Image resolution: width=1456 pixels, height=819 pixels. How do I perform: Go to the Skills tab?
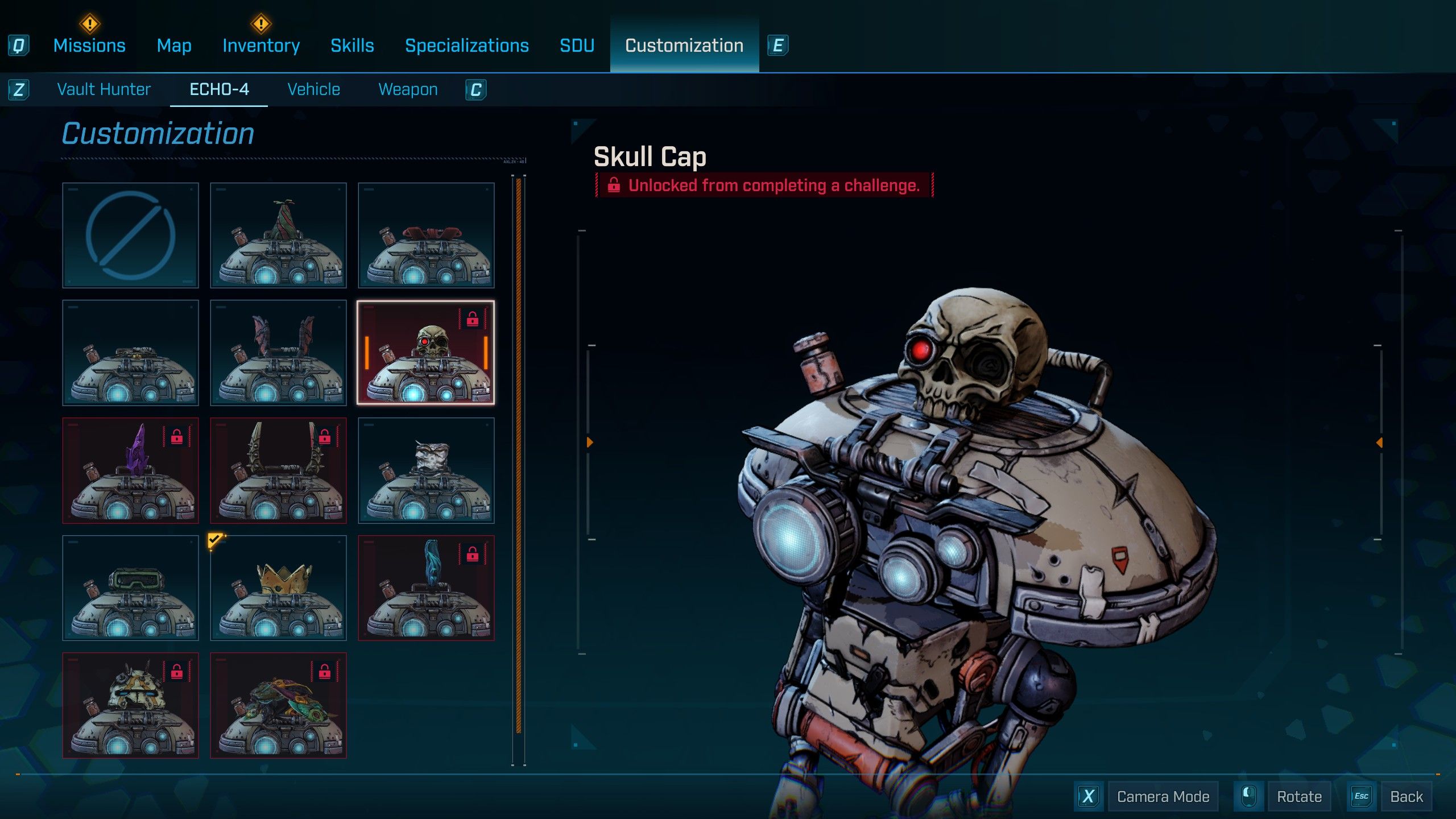click(352, 45)
